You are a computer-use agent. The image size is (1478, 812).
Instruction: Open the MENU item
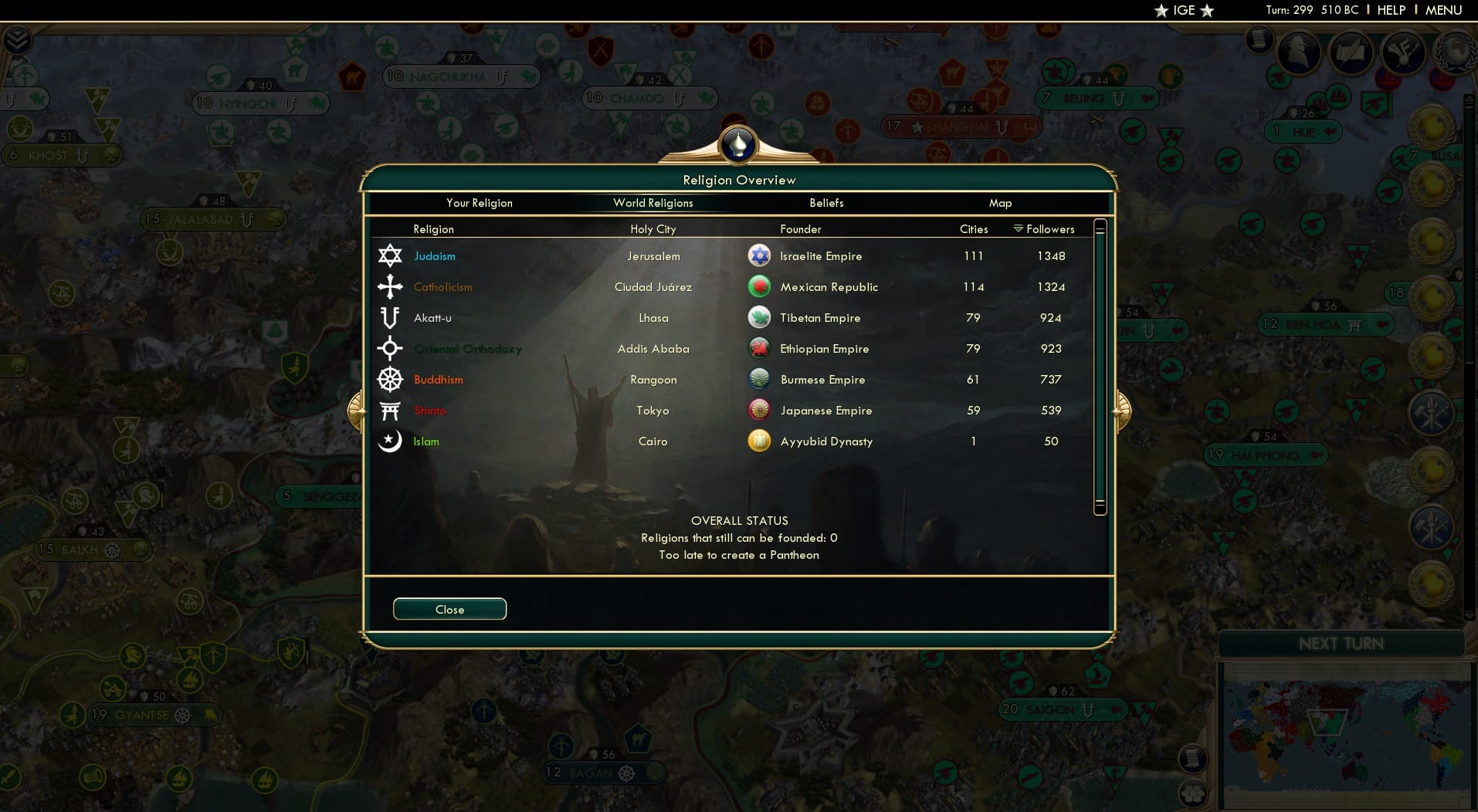(x=1442, y=10)
